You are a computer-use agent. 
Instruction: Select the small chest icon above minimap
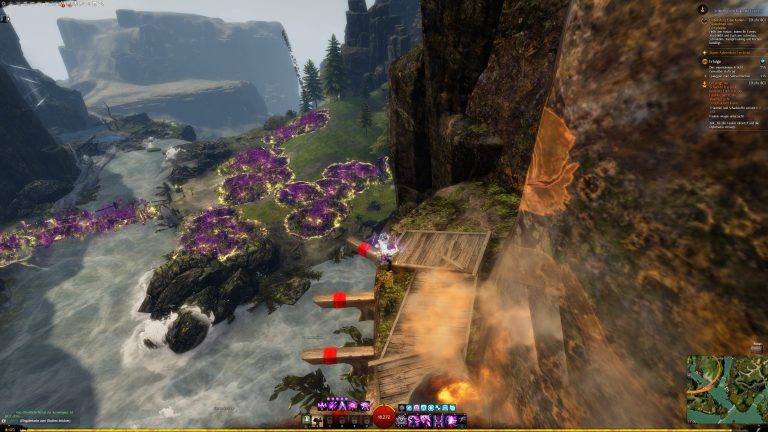tap(757, 347)
